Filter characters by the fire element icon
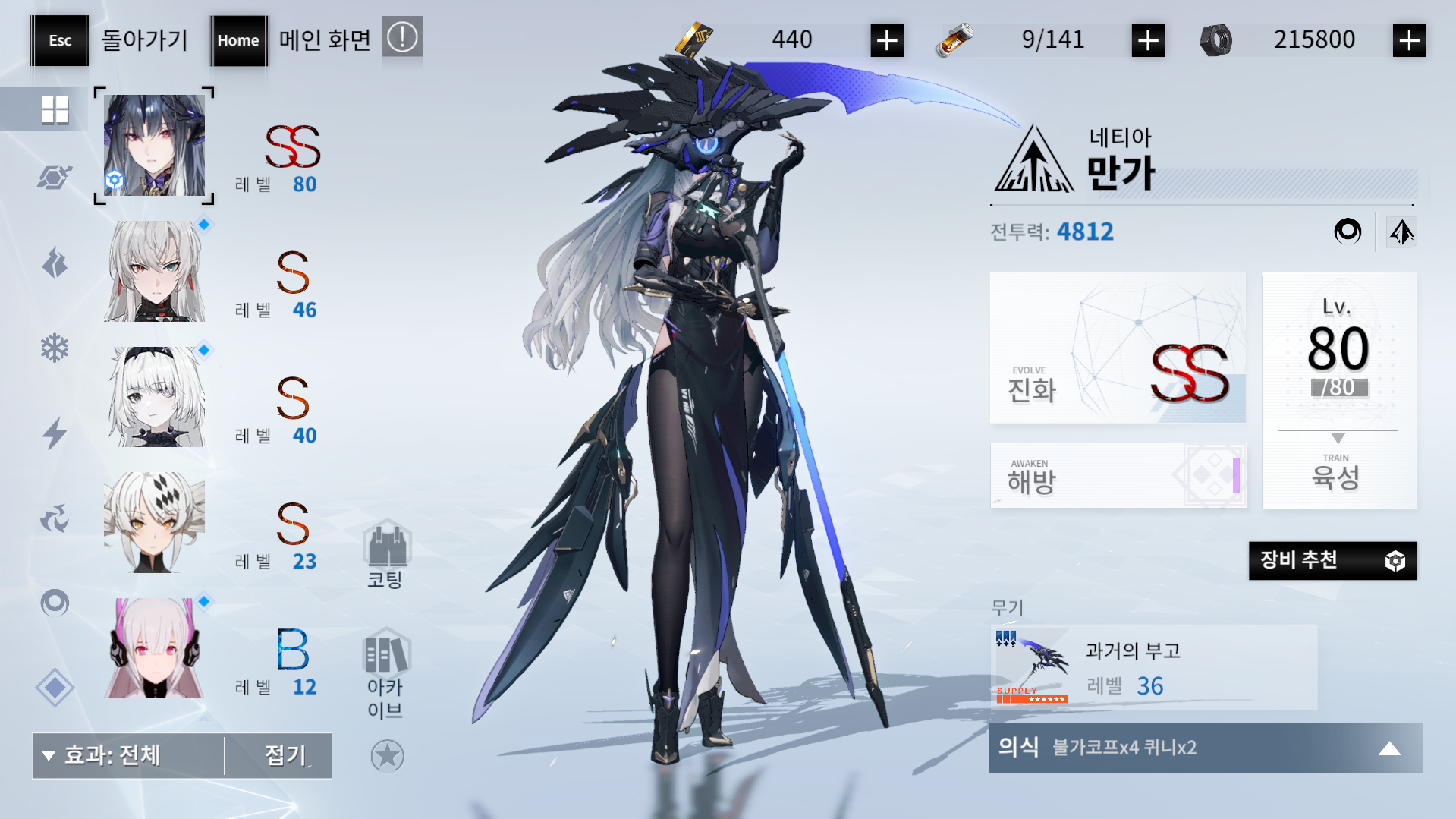 pos(55,262)
